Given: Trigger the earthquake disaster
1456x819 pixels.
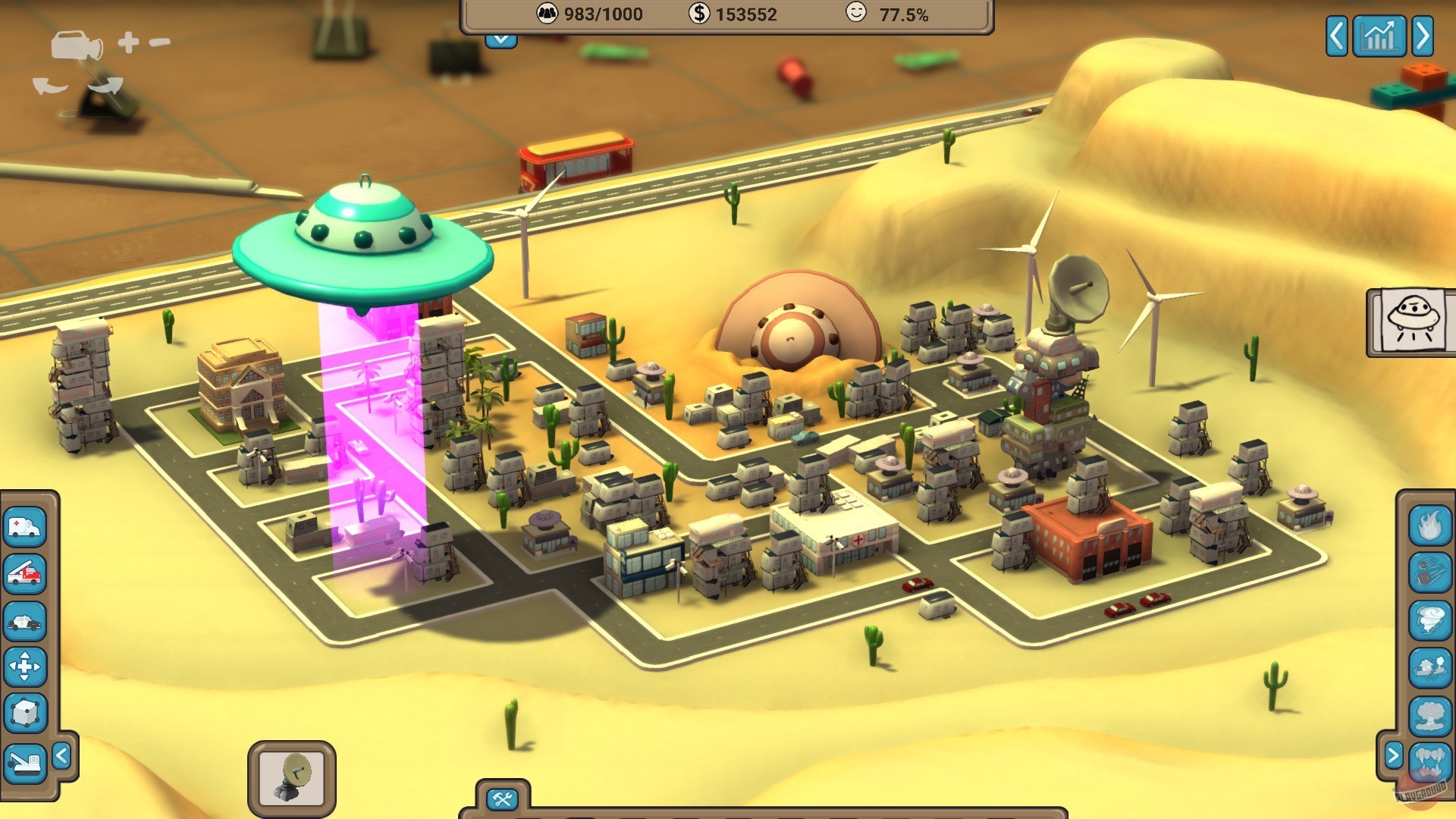Looking at the screenshot, I should [x=1429, y=665].
